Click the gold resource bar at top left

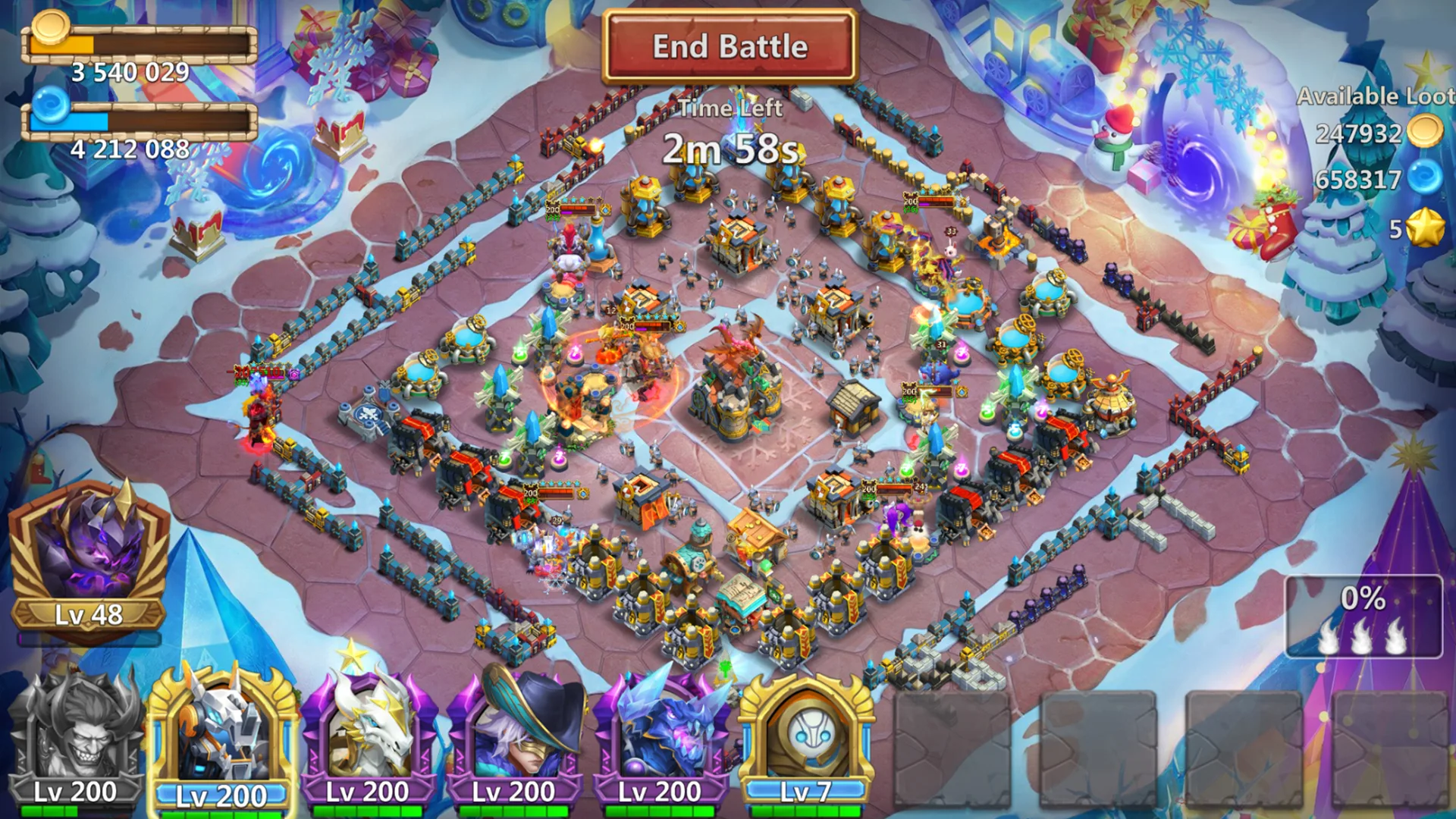coord(140,44)
